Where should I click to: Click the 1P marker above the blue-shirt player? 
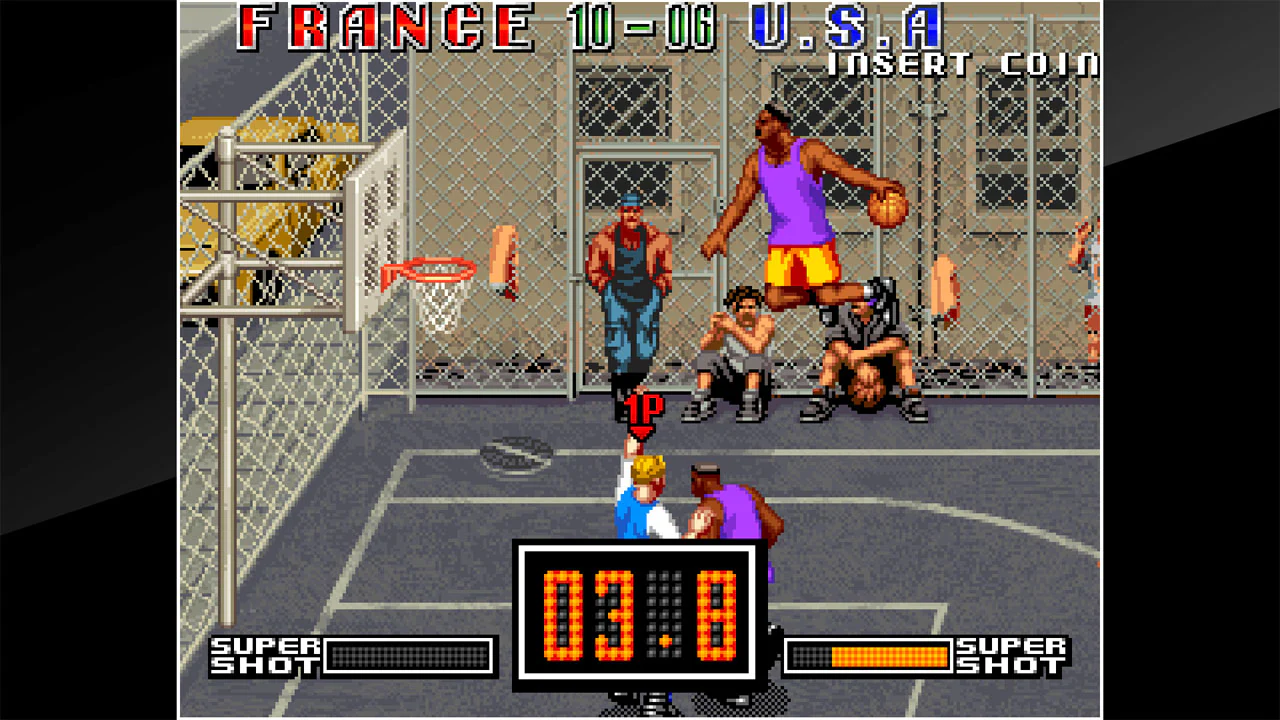point(645,412)
